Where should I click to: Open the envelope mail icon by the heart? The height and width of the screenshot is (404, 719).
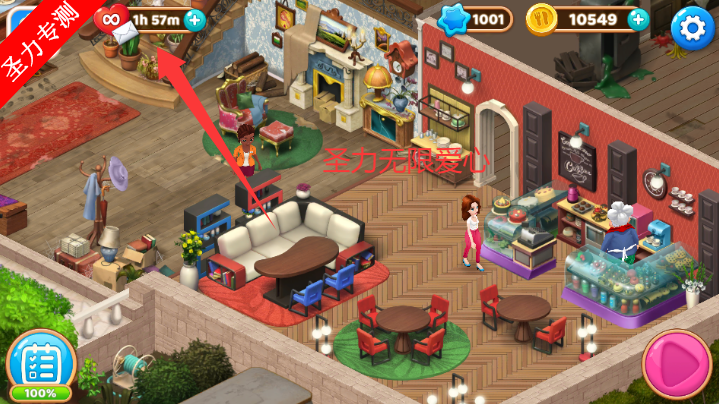coord(127,34)
